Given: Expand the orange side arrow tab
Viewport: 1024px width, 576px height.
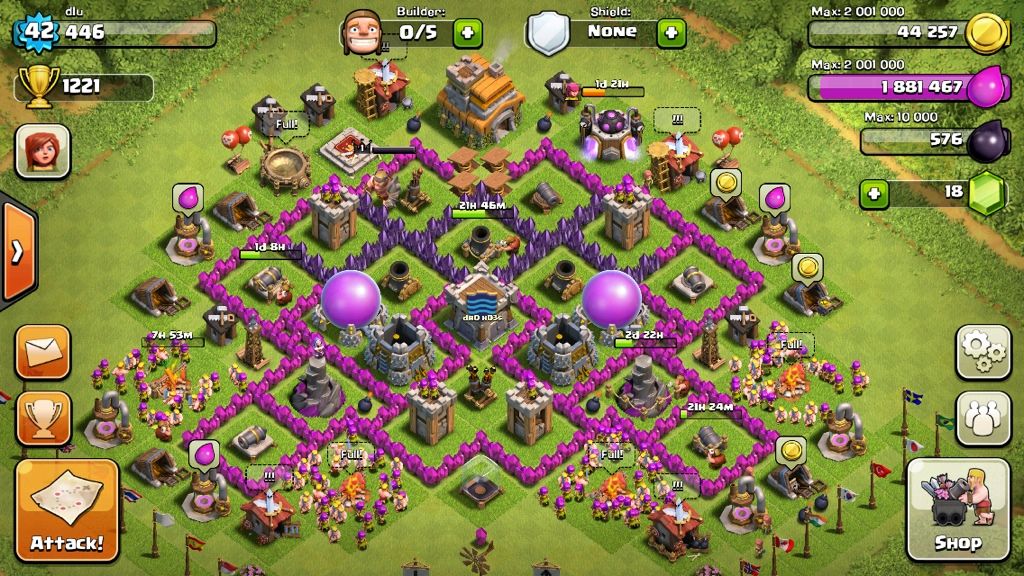Looking at the screenshot, I should pos(17,252).
